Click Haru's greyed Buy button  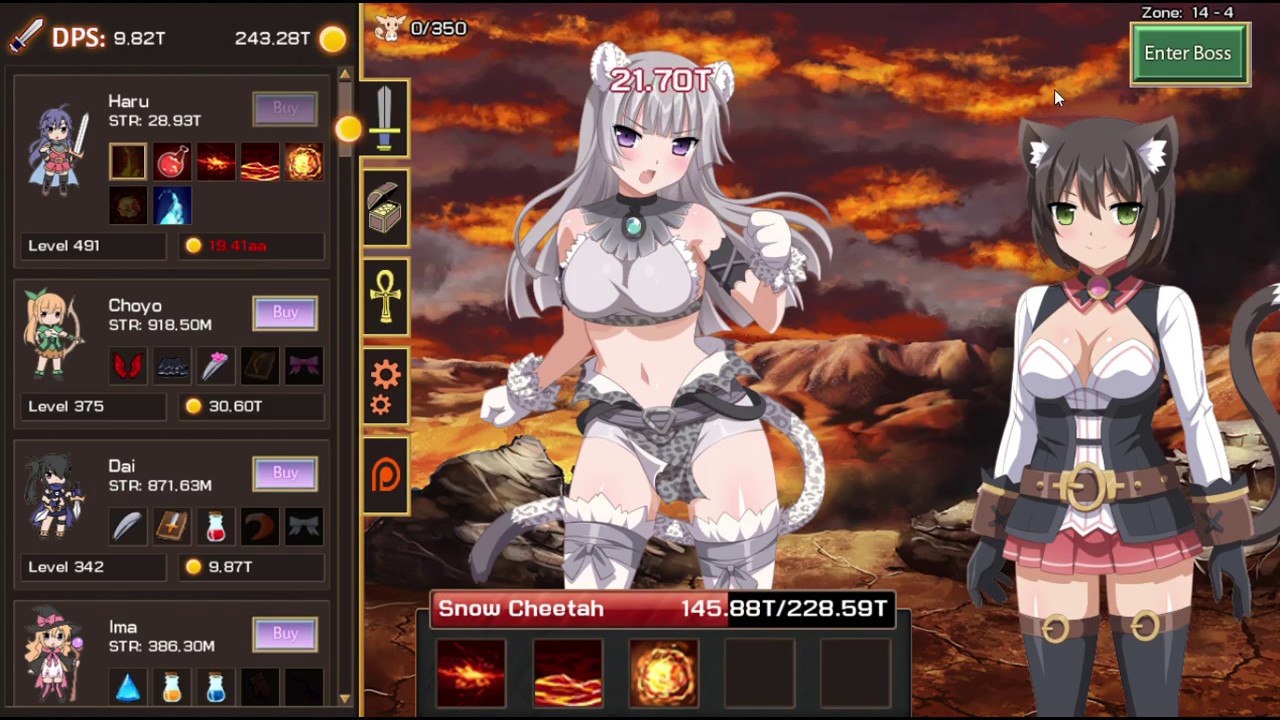click(x=285, y=108)
